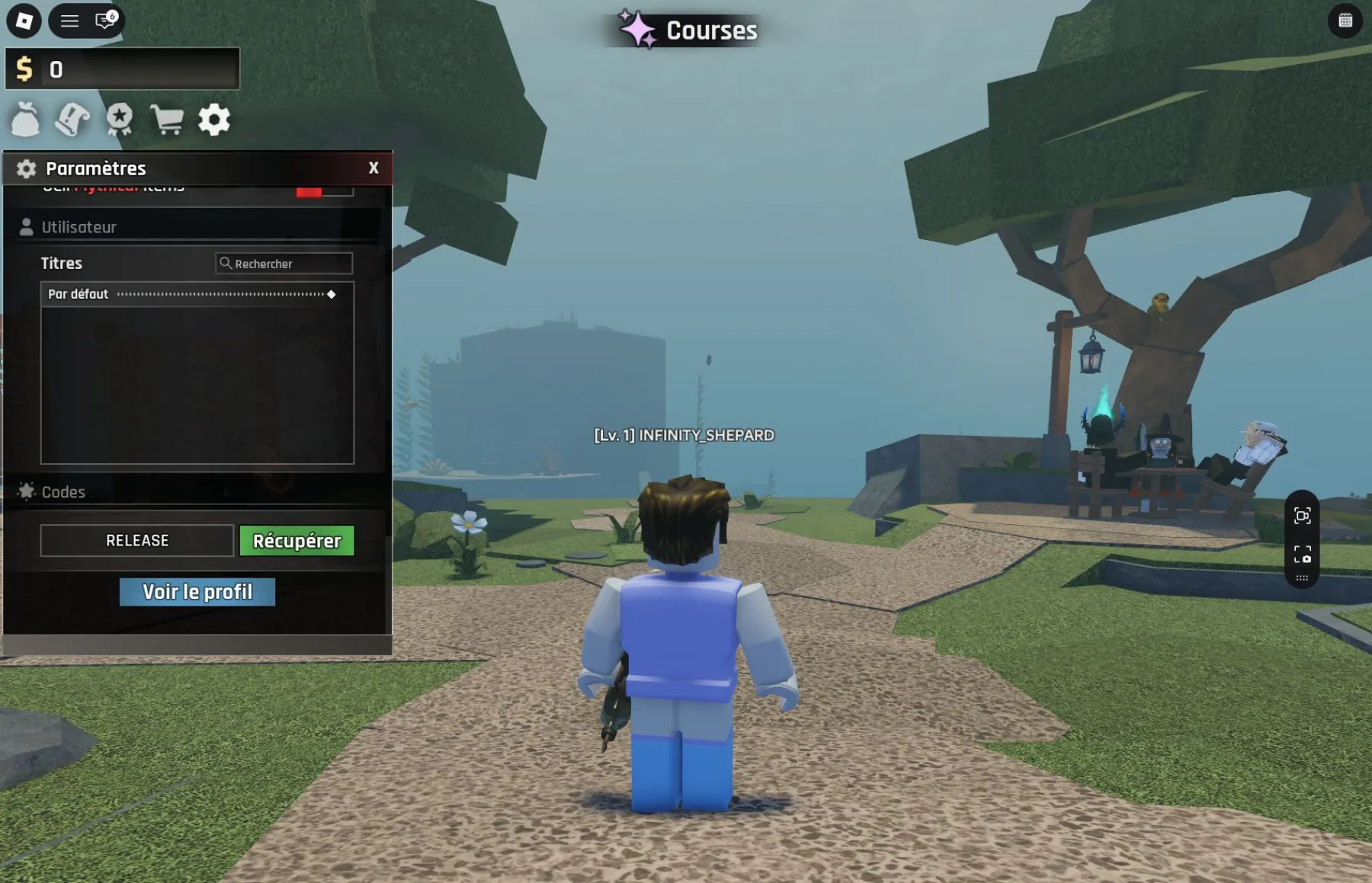Open the inventory bag icon
The image size is (1372, 883).
coord(26,120)
